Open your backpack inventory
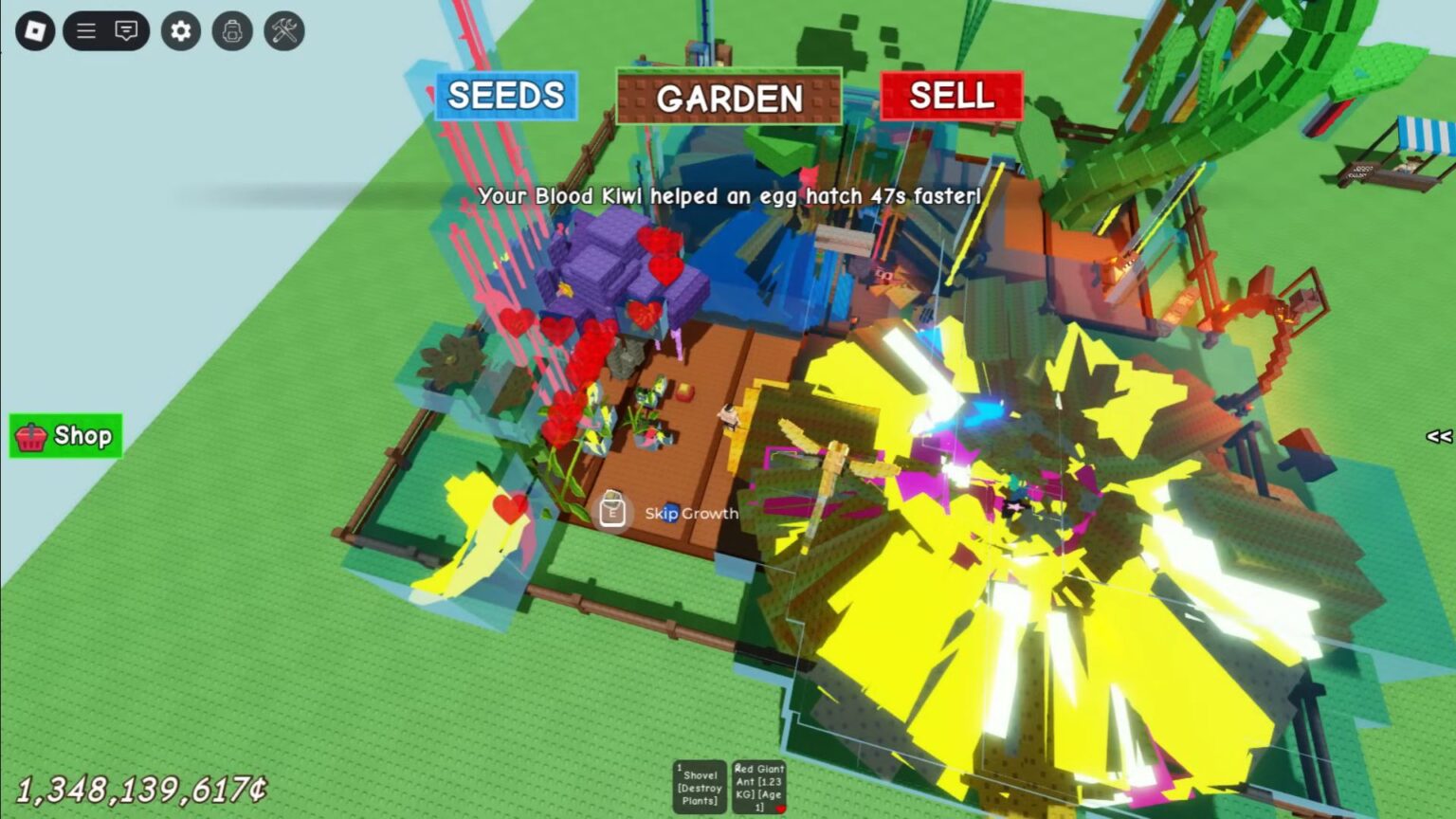Screen dimensions: 1456x819 (x=230, y=29)
